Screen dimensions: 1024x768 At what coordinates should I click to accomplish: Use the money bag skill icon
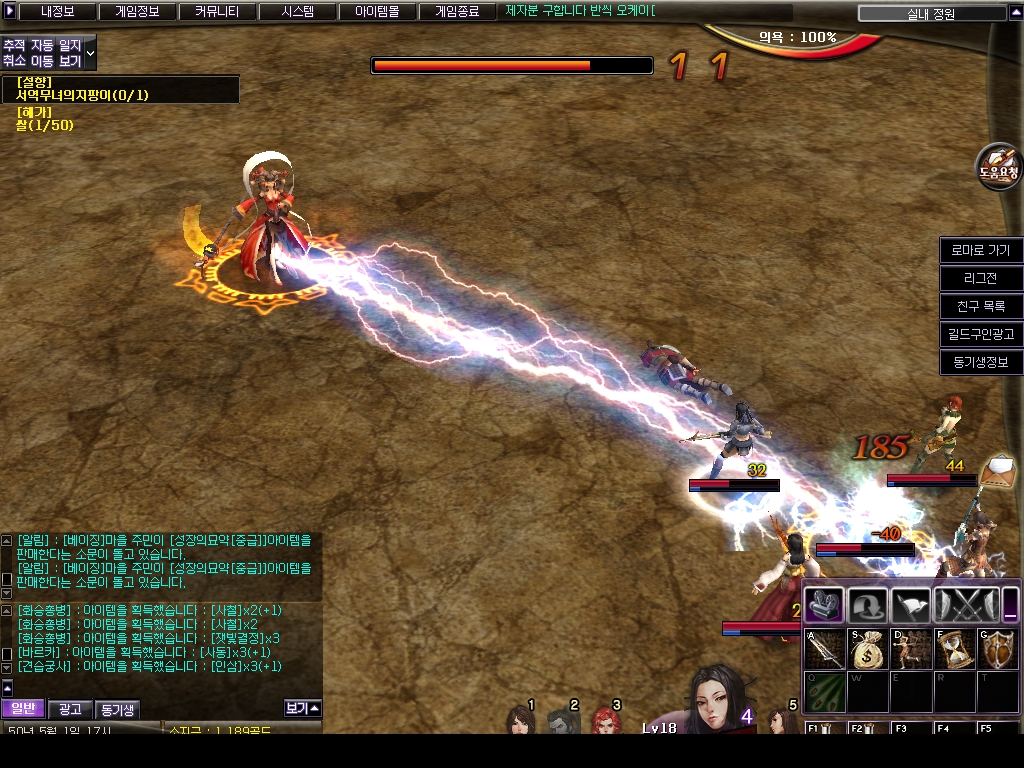(x=868, y=650)
